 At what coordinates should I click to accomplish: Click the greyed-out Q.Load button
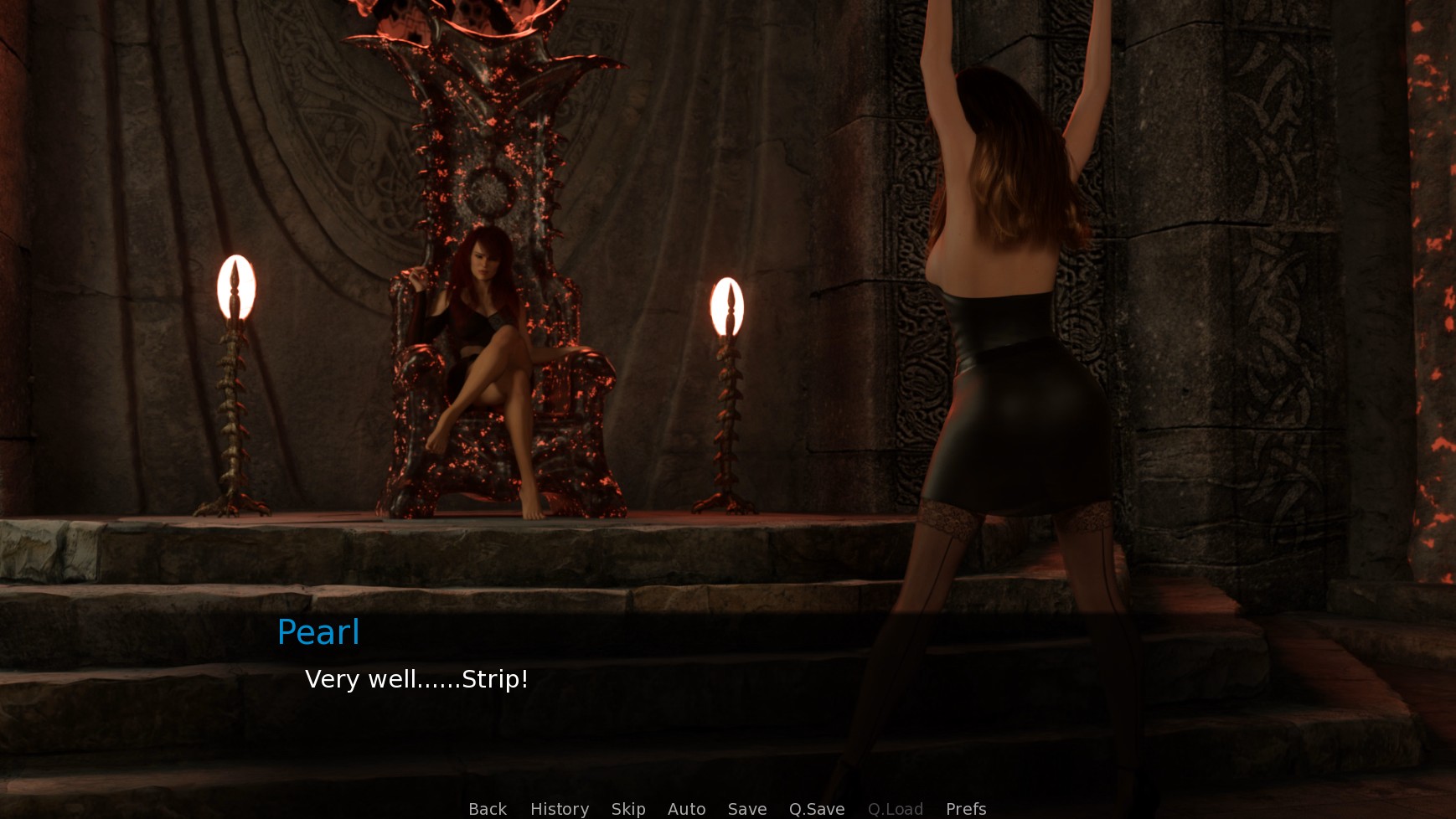[896, 809]
